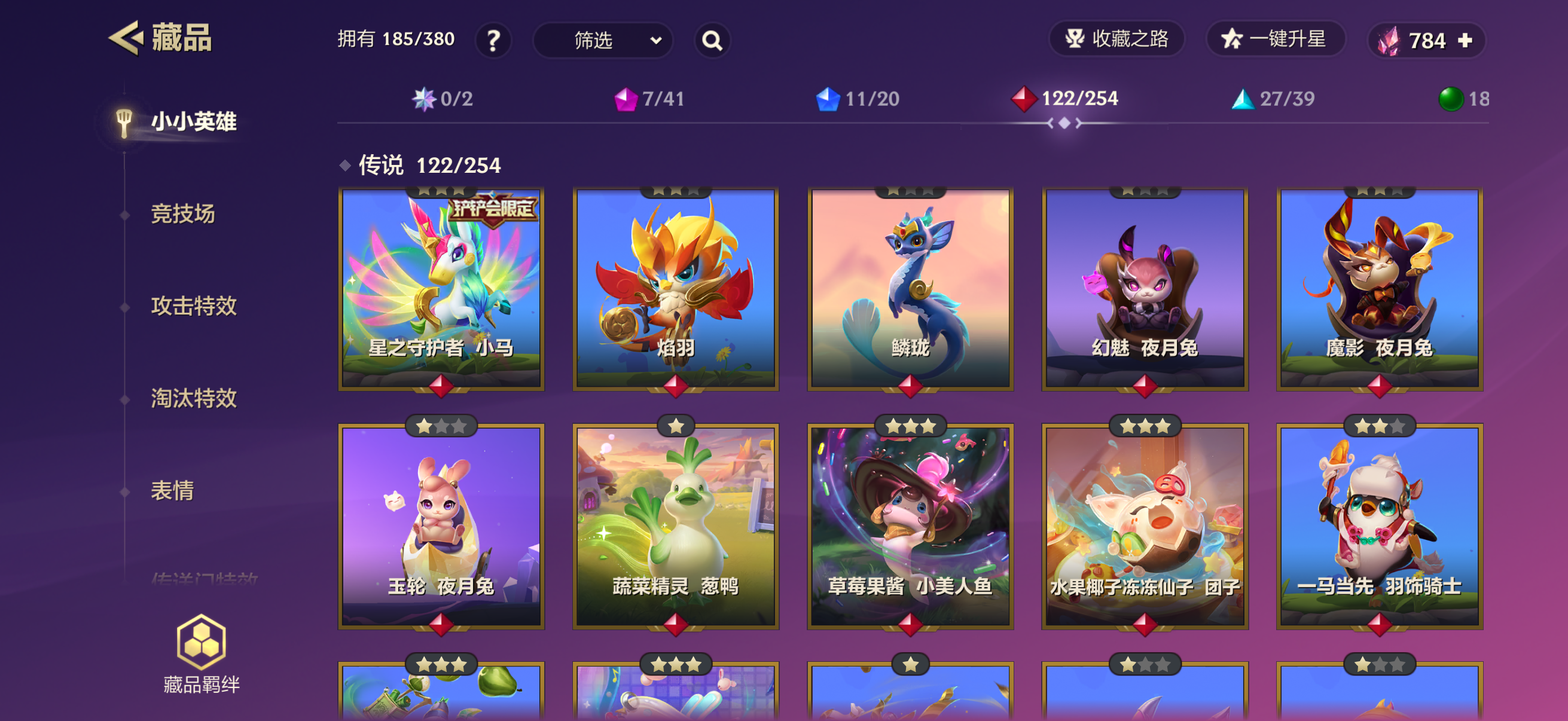Viewport: 1568px width, 721px height.
Task: Click the magnifier search button
Action: click(x=712, y=40)
